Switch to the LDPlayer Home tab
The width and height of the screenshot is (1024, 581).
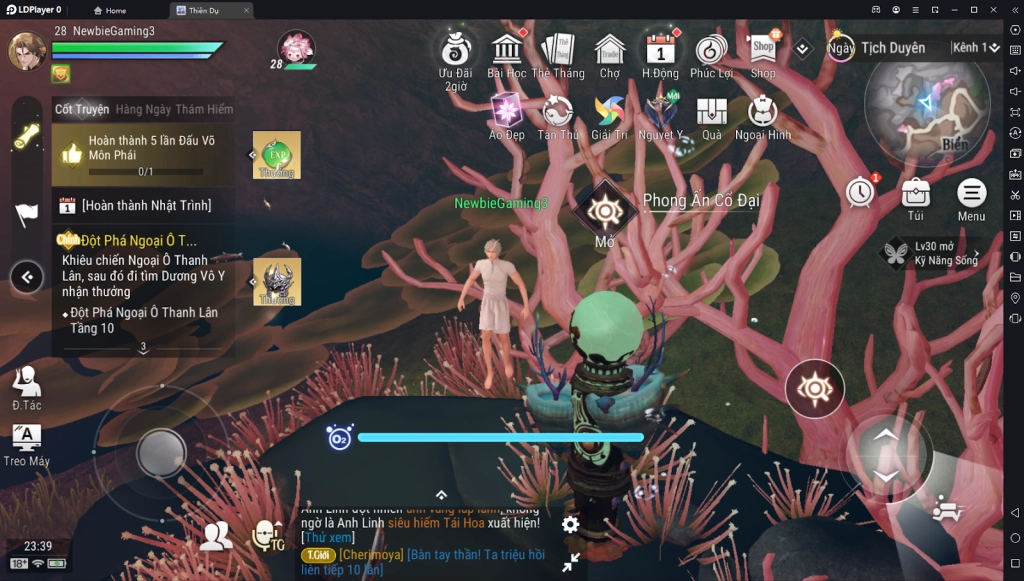pyautogui.click(x=108, y=10)
